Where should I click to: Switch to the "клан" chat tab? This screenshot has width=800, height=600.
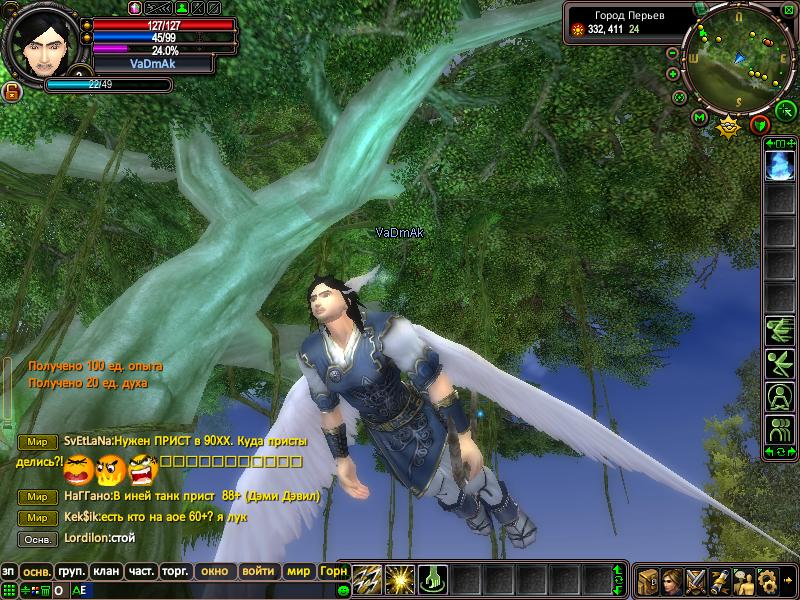pyautogui.click(x=105, y=571)
